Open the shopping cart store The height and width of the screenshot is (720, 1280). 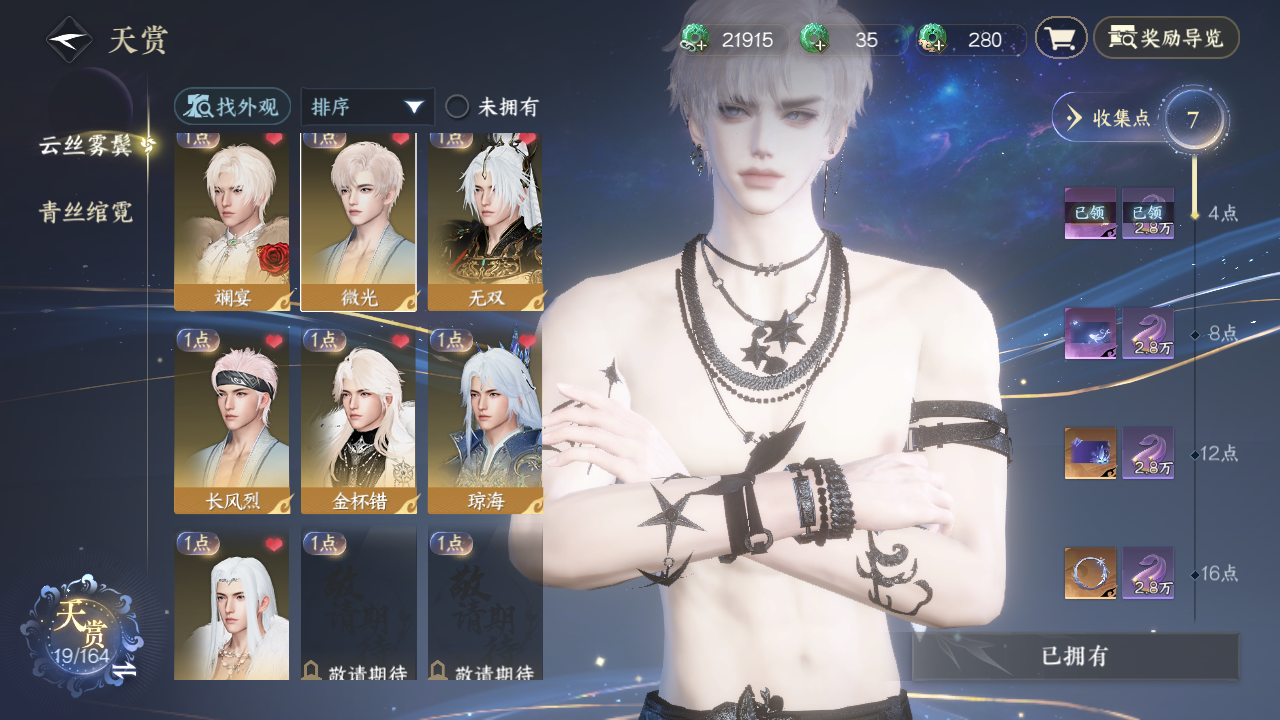coord(1060,39)
